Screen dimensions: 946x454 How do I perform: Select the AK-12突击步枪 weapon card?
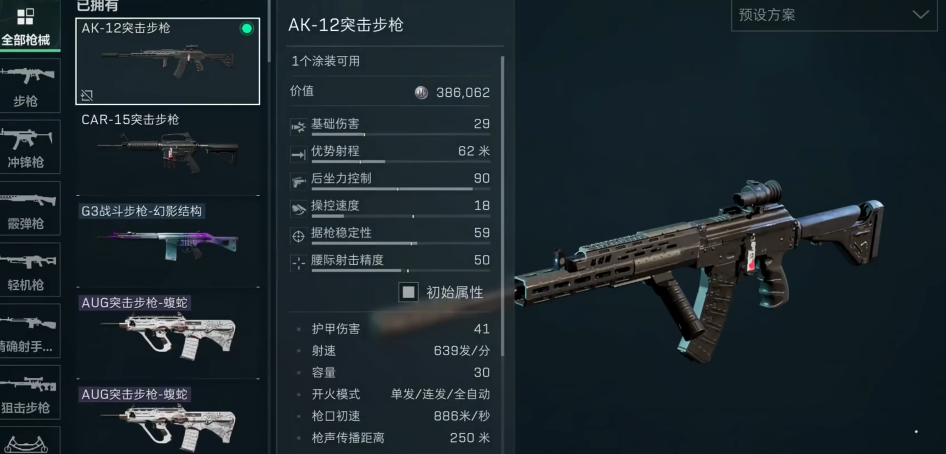coord(167,62)
